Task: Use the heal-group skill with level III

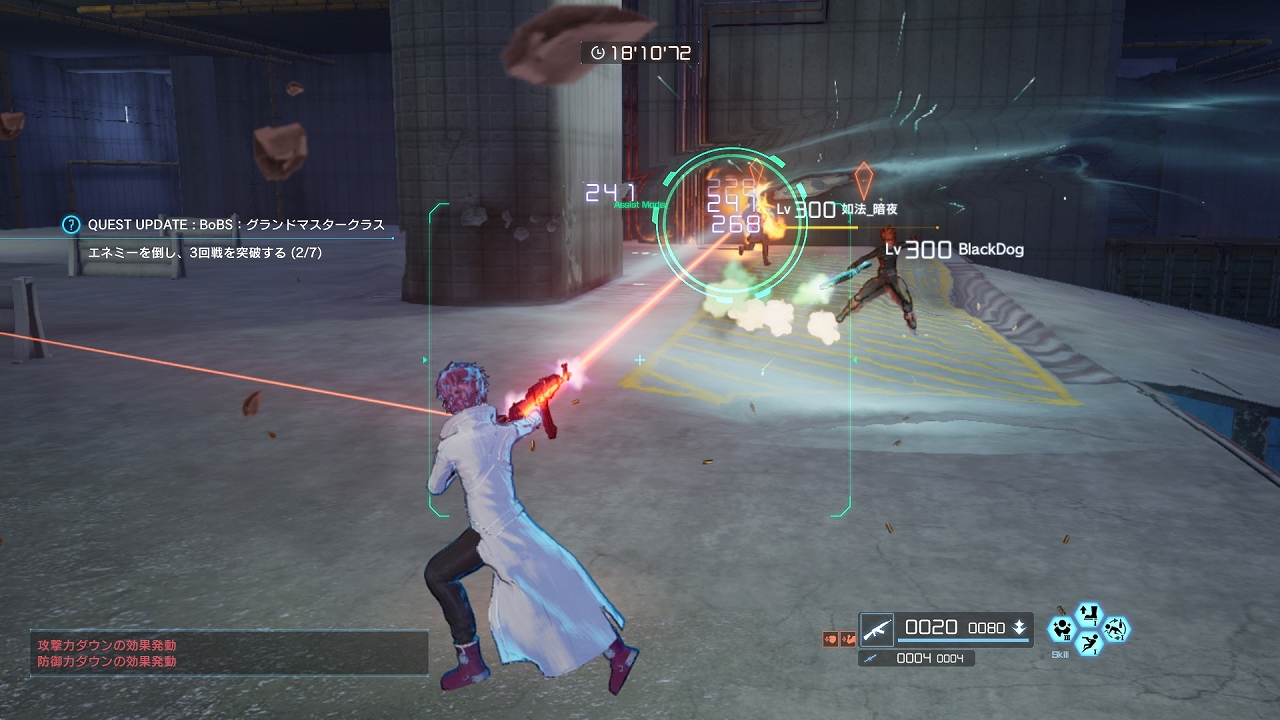Action: tap(1060, 630)
